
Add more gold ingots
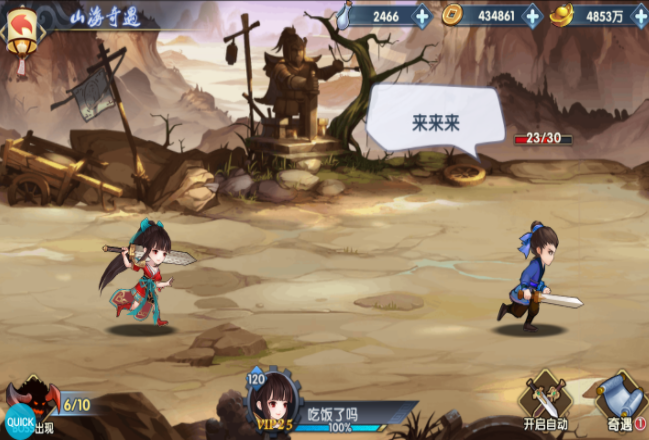(639, 16)
